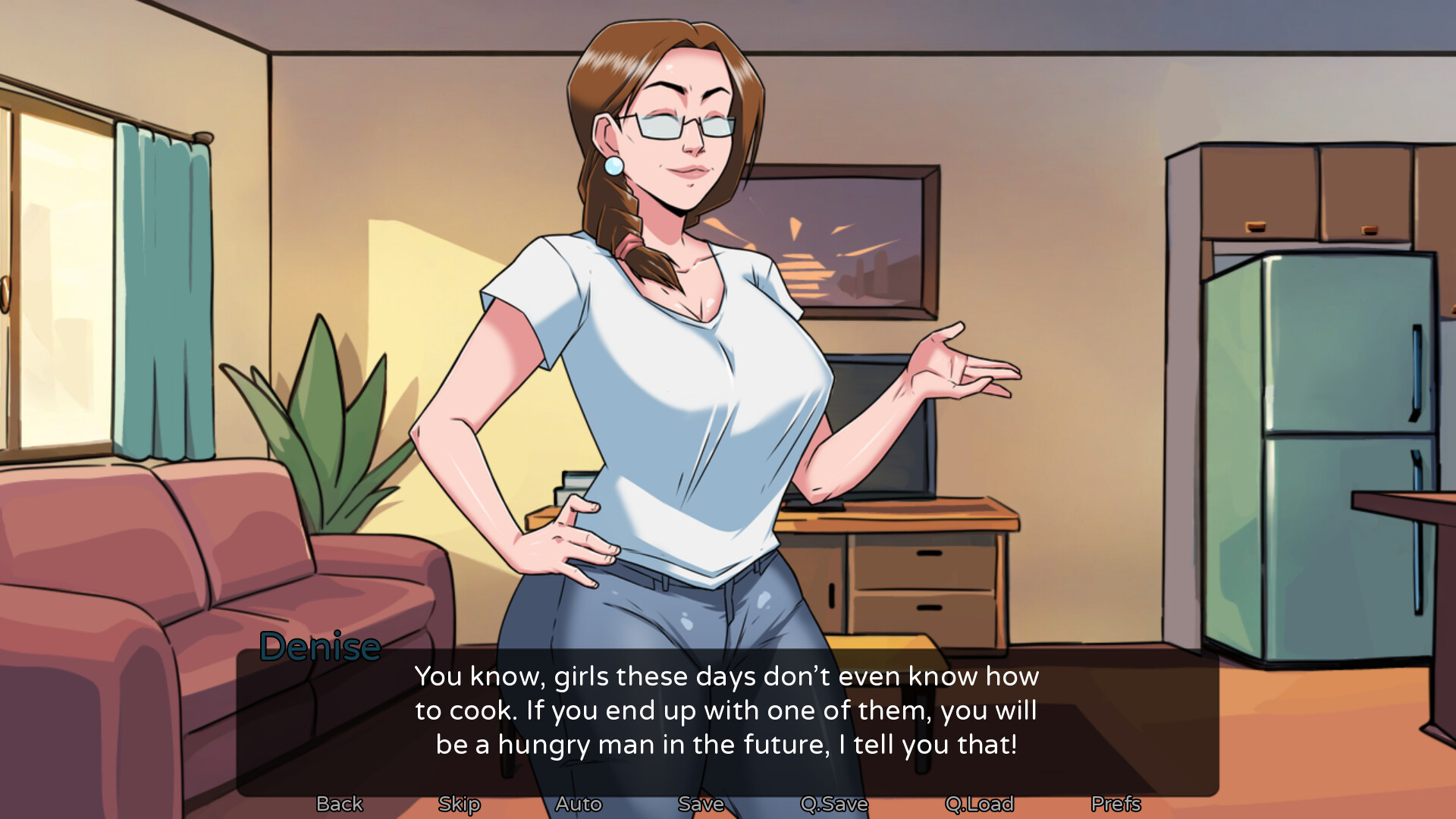Click Auto in the bottom quick menu
The image size is (1456, 819).
pos(579,804)
